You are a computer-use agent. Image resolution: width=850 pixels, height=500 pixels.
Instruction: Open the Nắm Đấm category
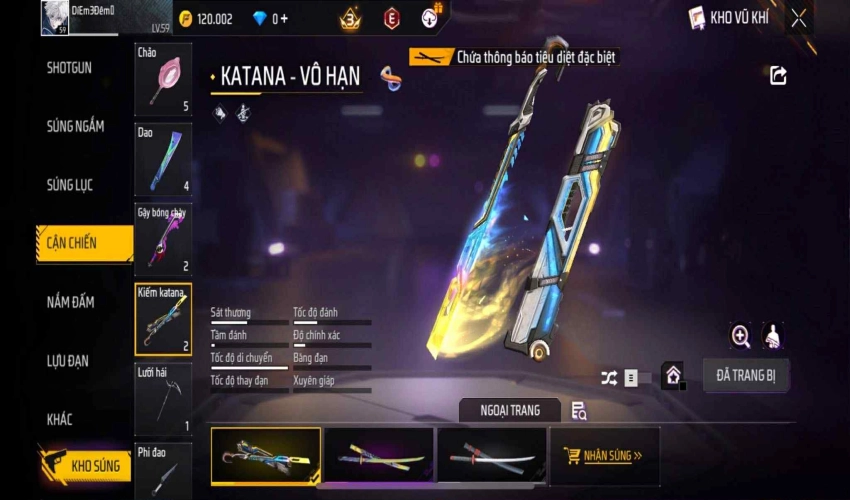(x=71, y=302)
